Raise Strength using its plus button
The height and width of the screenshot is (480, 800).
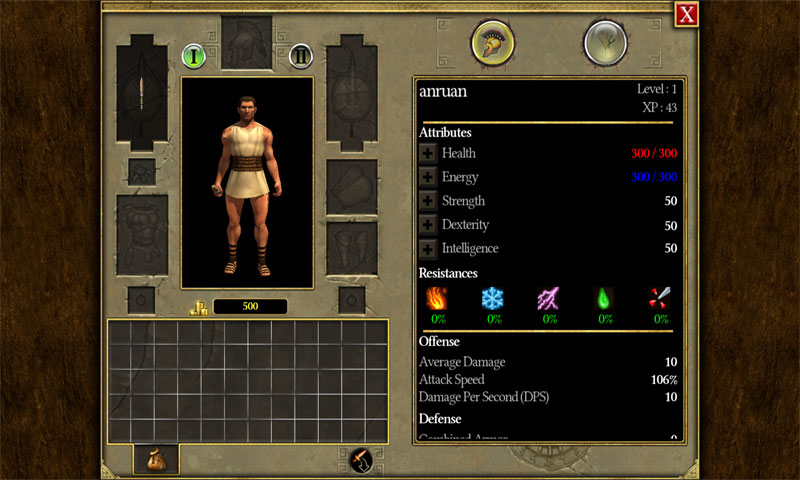[428, 201]
